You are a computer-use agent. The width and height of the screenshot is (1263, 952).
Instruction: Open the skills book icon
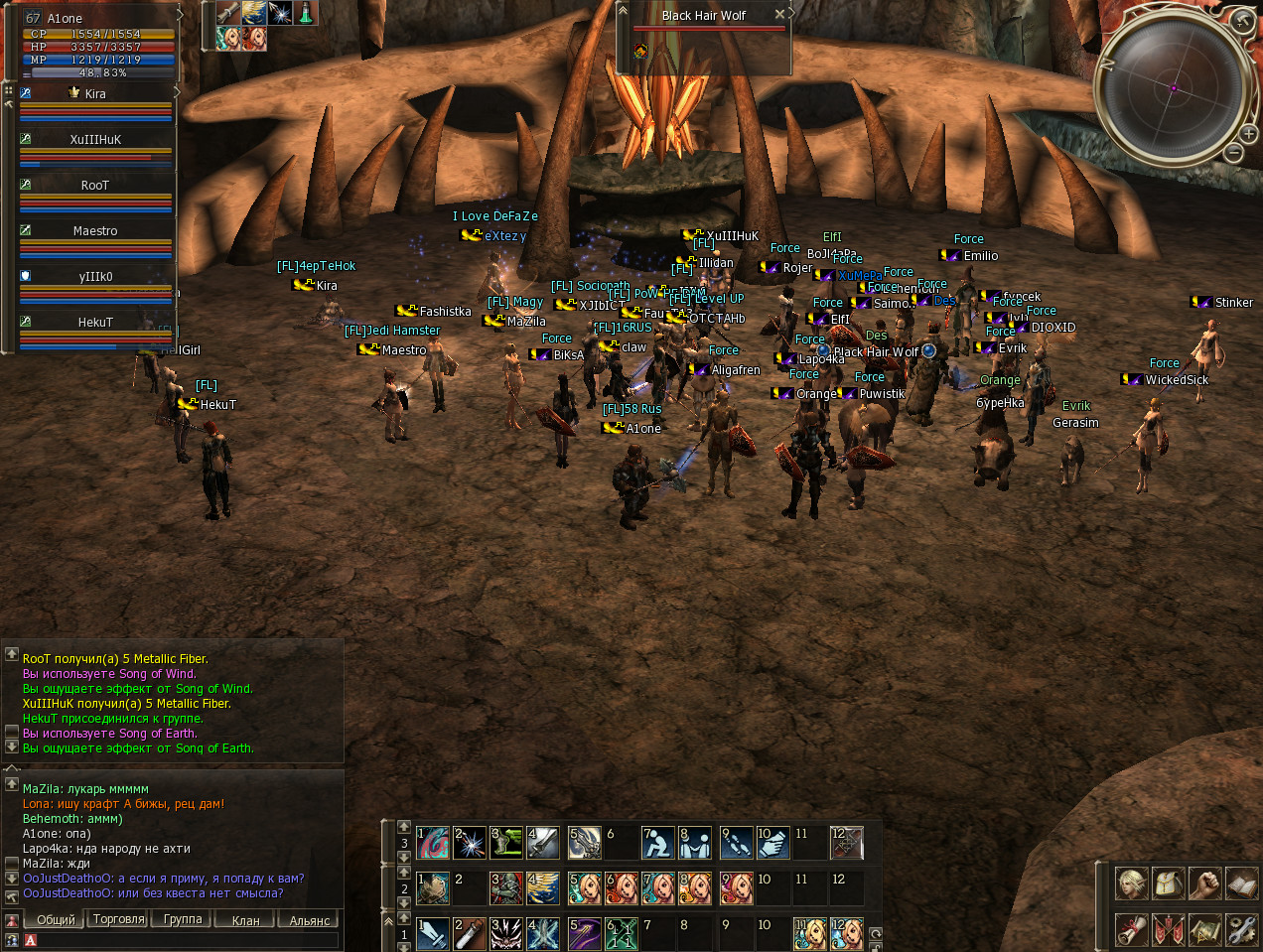(1241, 883)
